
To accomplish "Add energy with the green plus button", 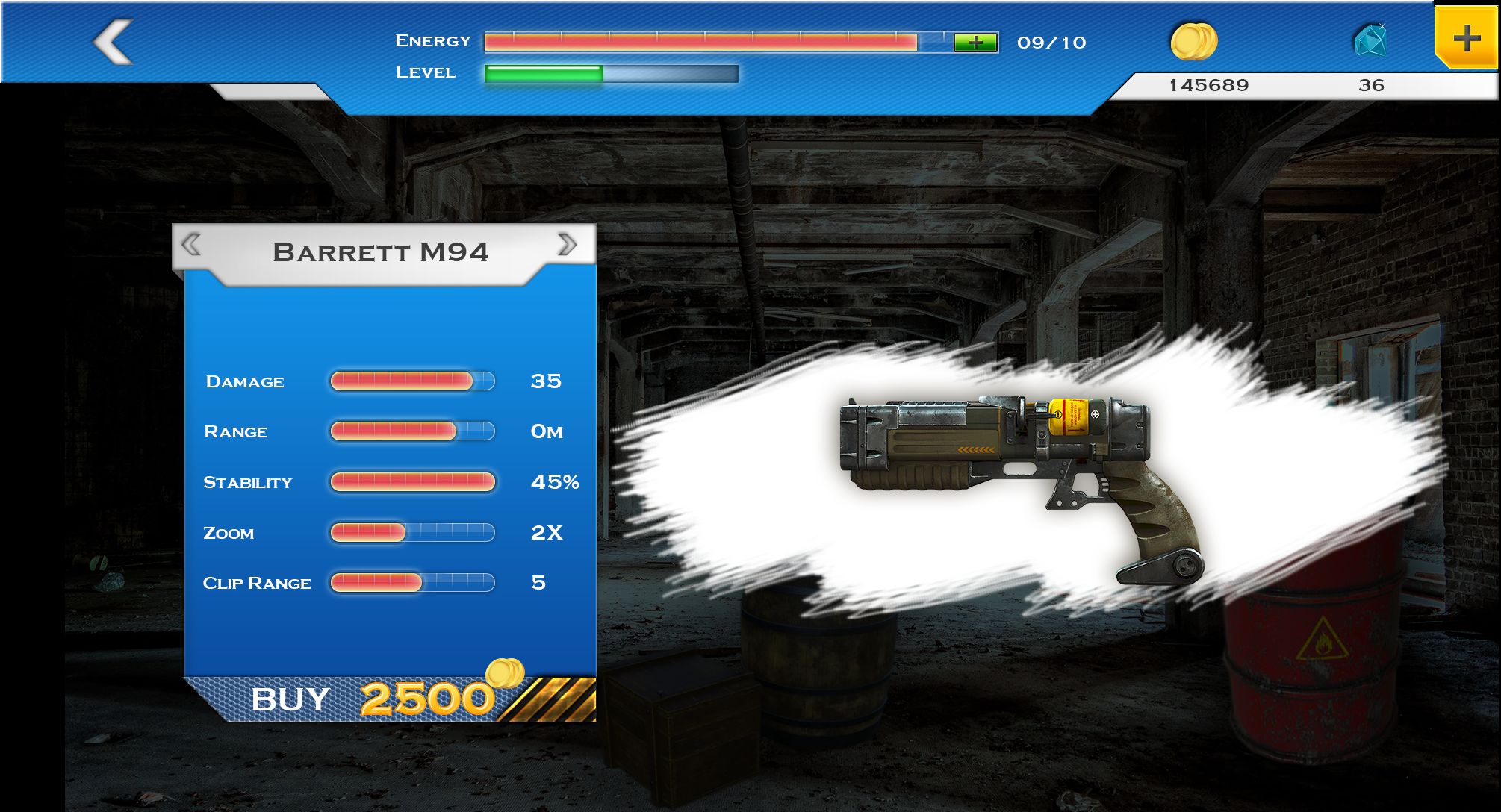I will point(975,43).
